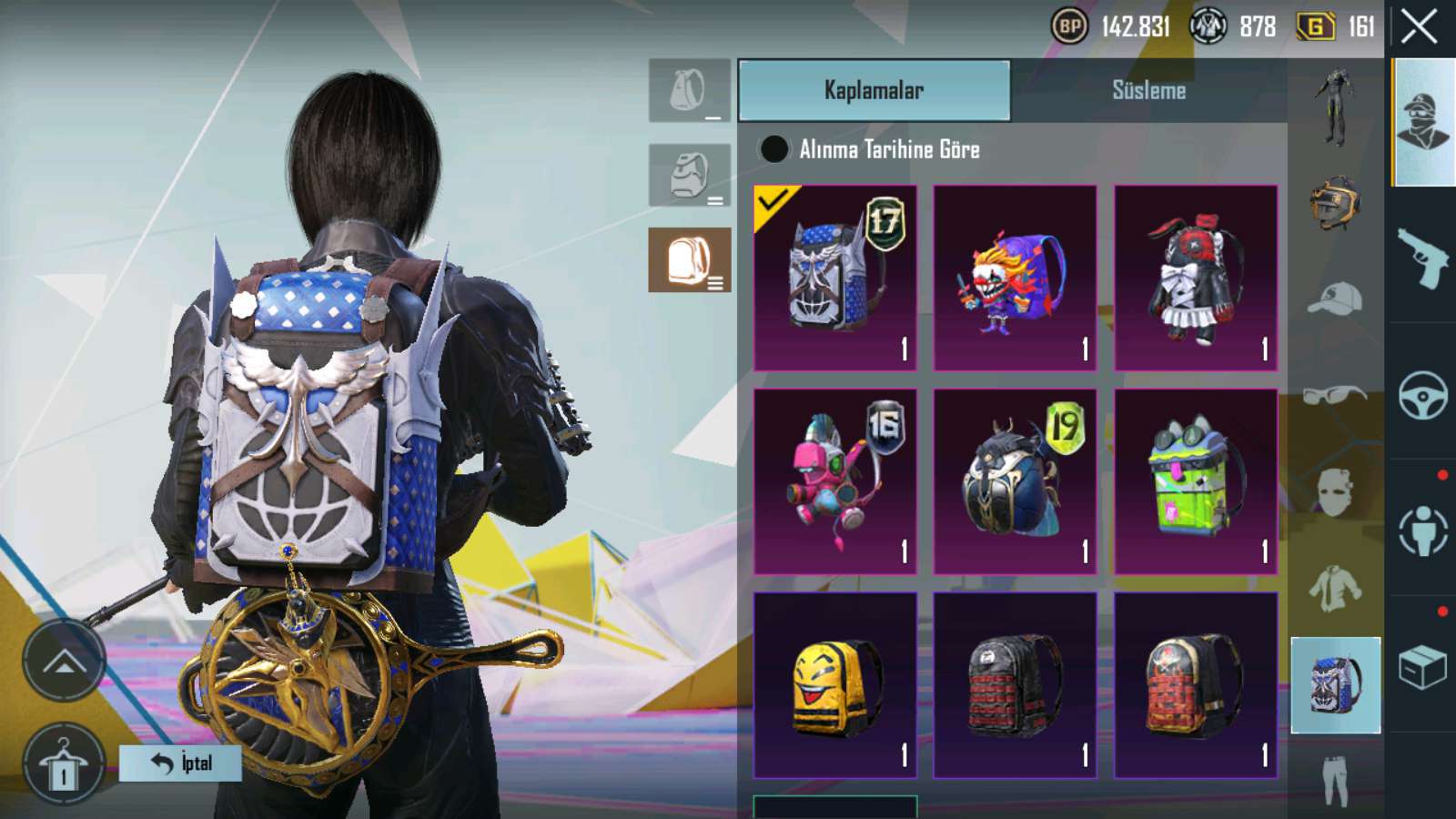Select the clown face backpack skin
This screenshot has width=1456, height=819.
1015,278
